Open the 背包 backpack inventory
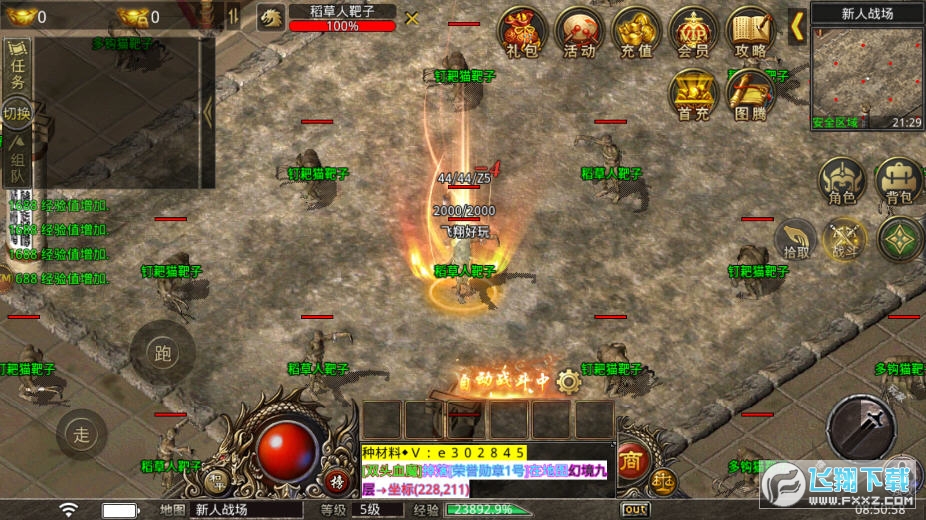This screenshot has height=520, width=926. click(899, 181)
